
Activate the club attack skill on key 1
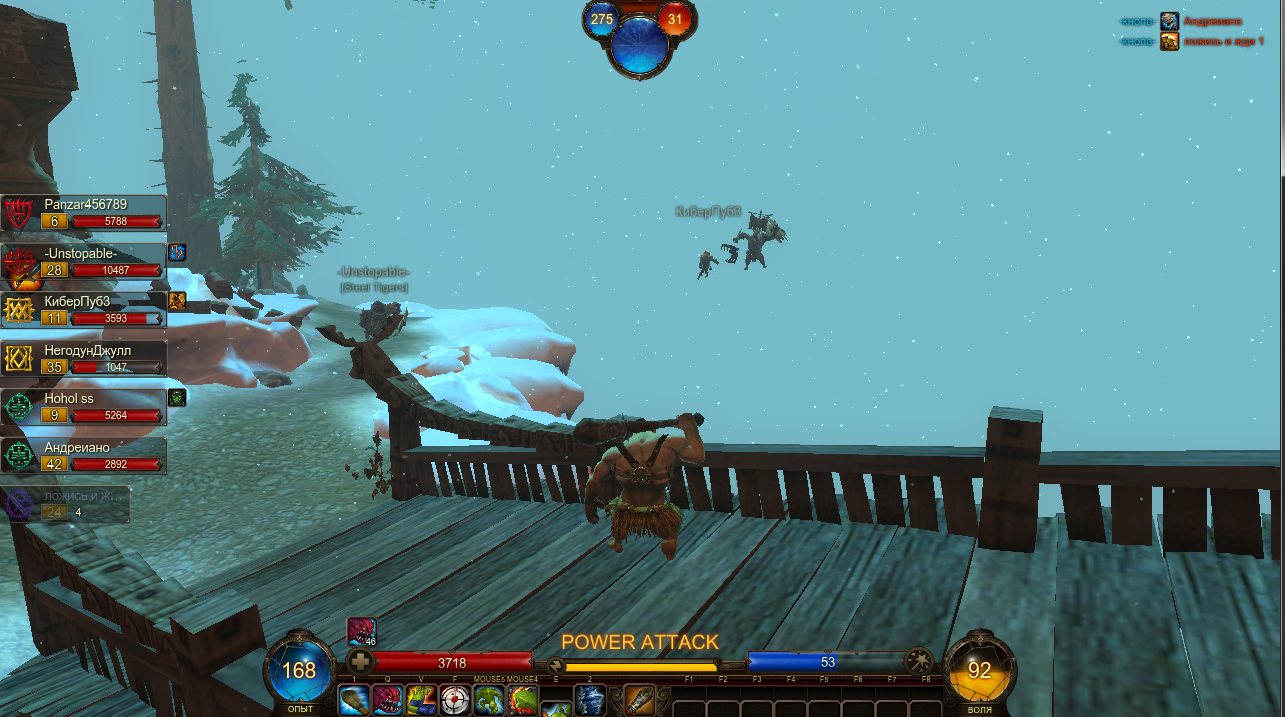click(x=354, y=701)
